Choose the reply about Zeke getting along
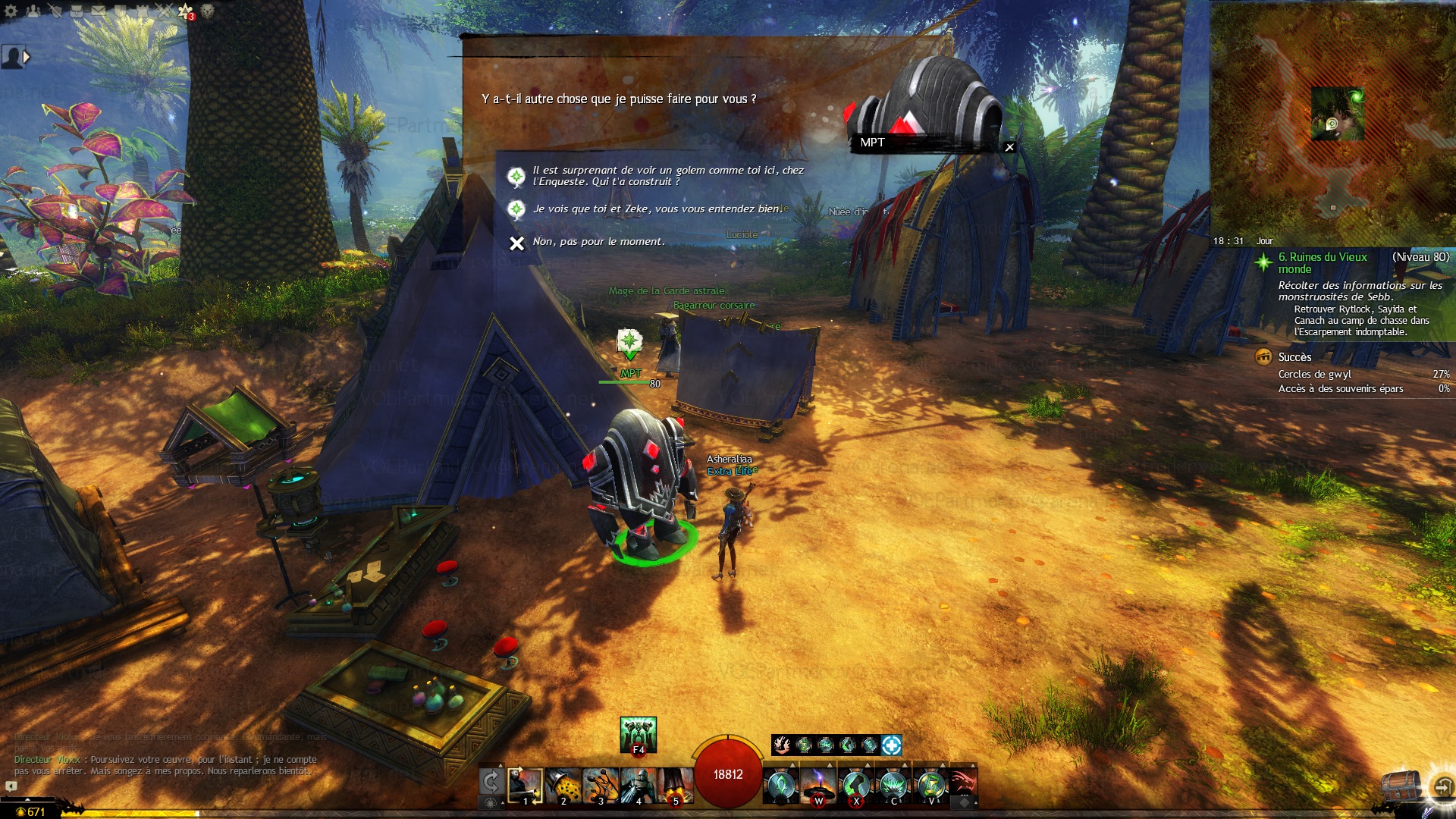The height and width of the screenshot is (819, 1456). [657, 209]
